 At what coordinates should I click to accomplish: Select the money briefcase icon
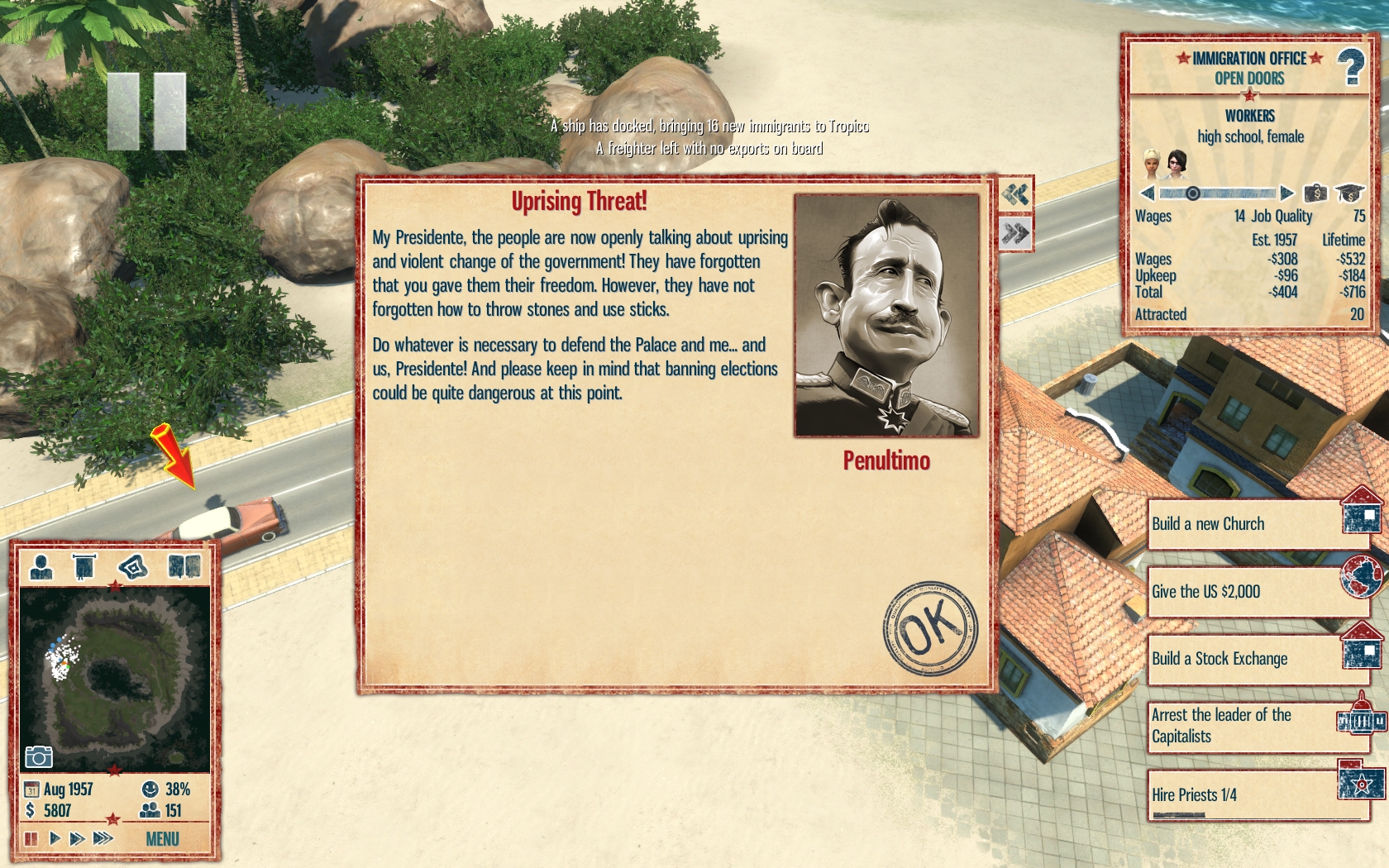coord(1315,193)
